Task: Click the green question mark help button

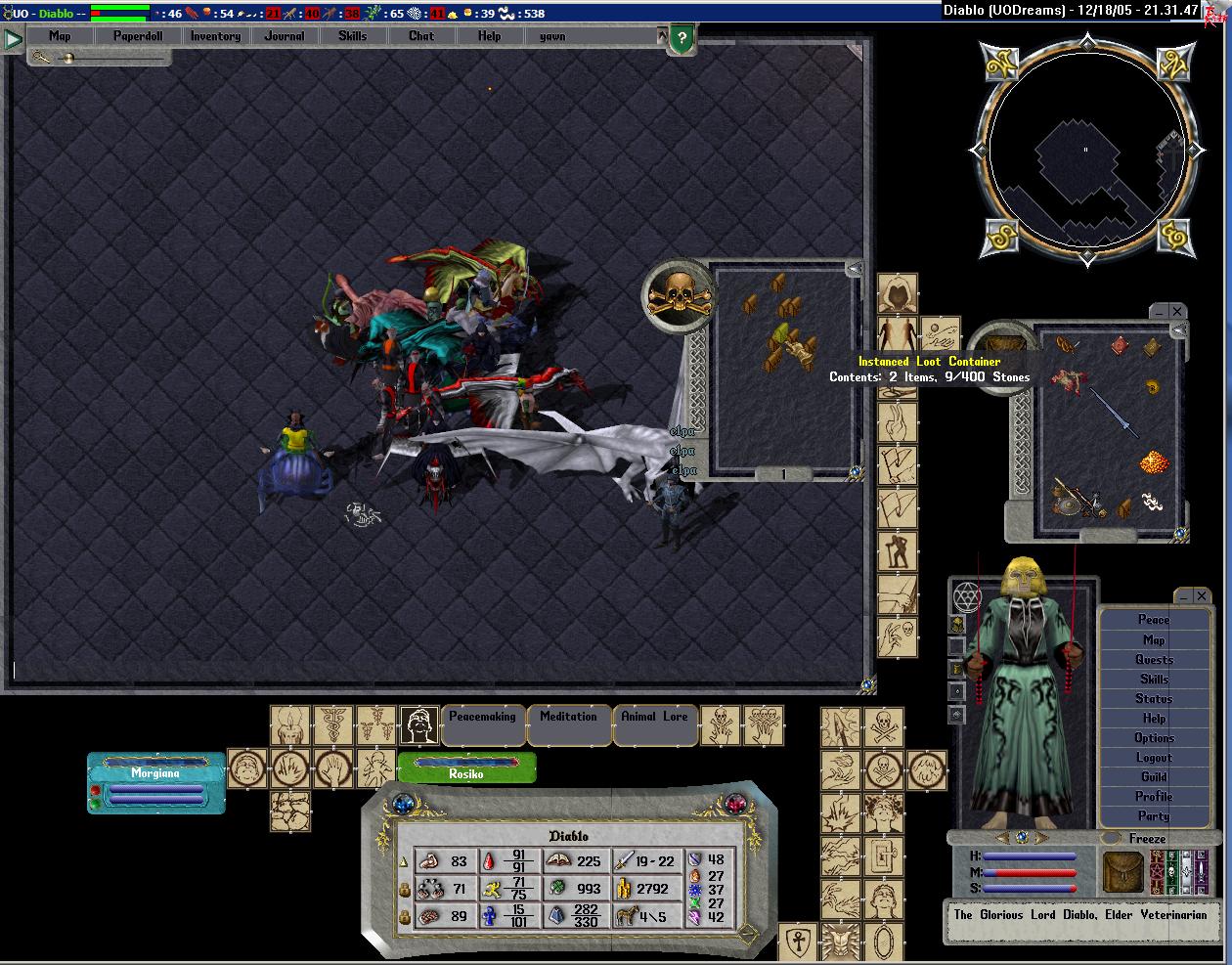Action: pyautogui.click(x=682, y=41)
